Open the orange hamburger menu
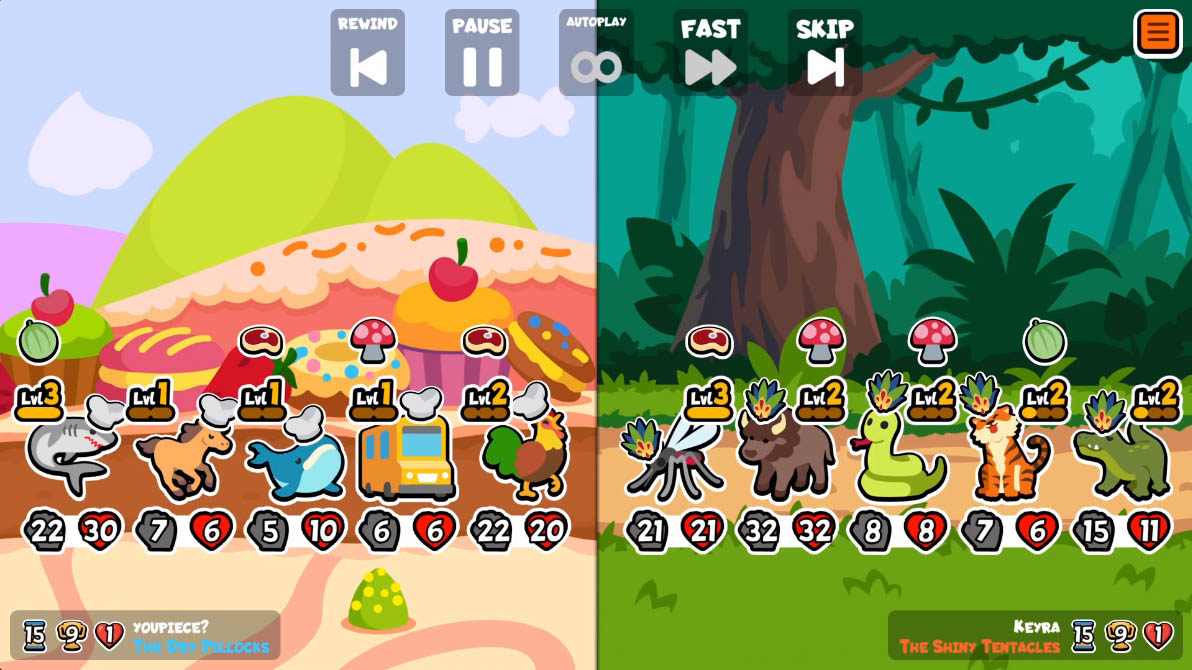Viewport: 1192px width, 670px height. click(1157, 32)
